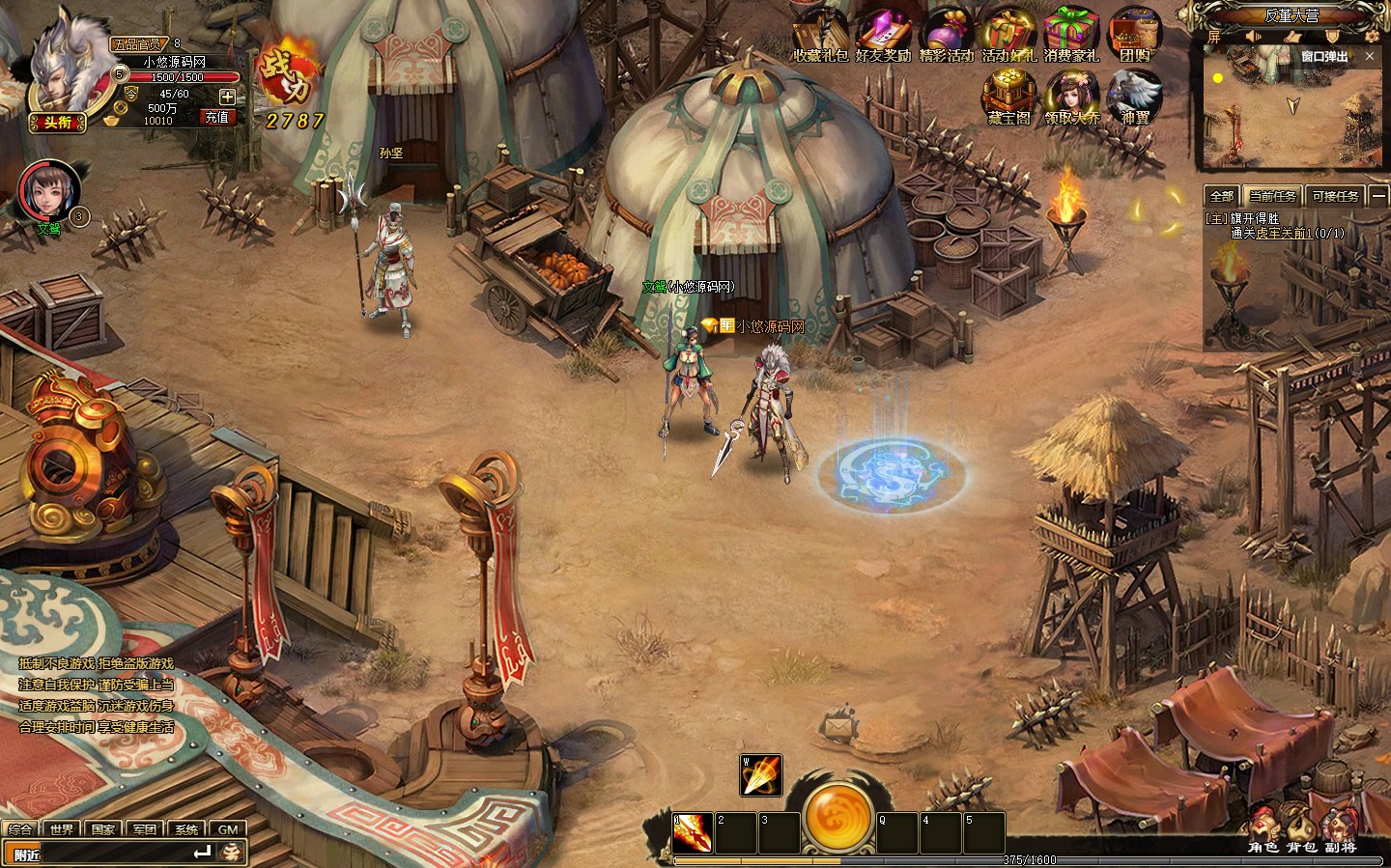Switch chat to the 世界 world channel
1391x868 pixels.
click(x=63, y=829)
